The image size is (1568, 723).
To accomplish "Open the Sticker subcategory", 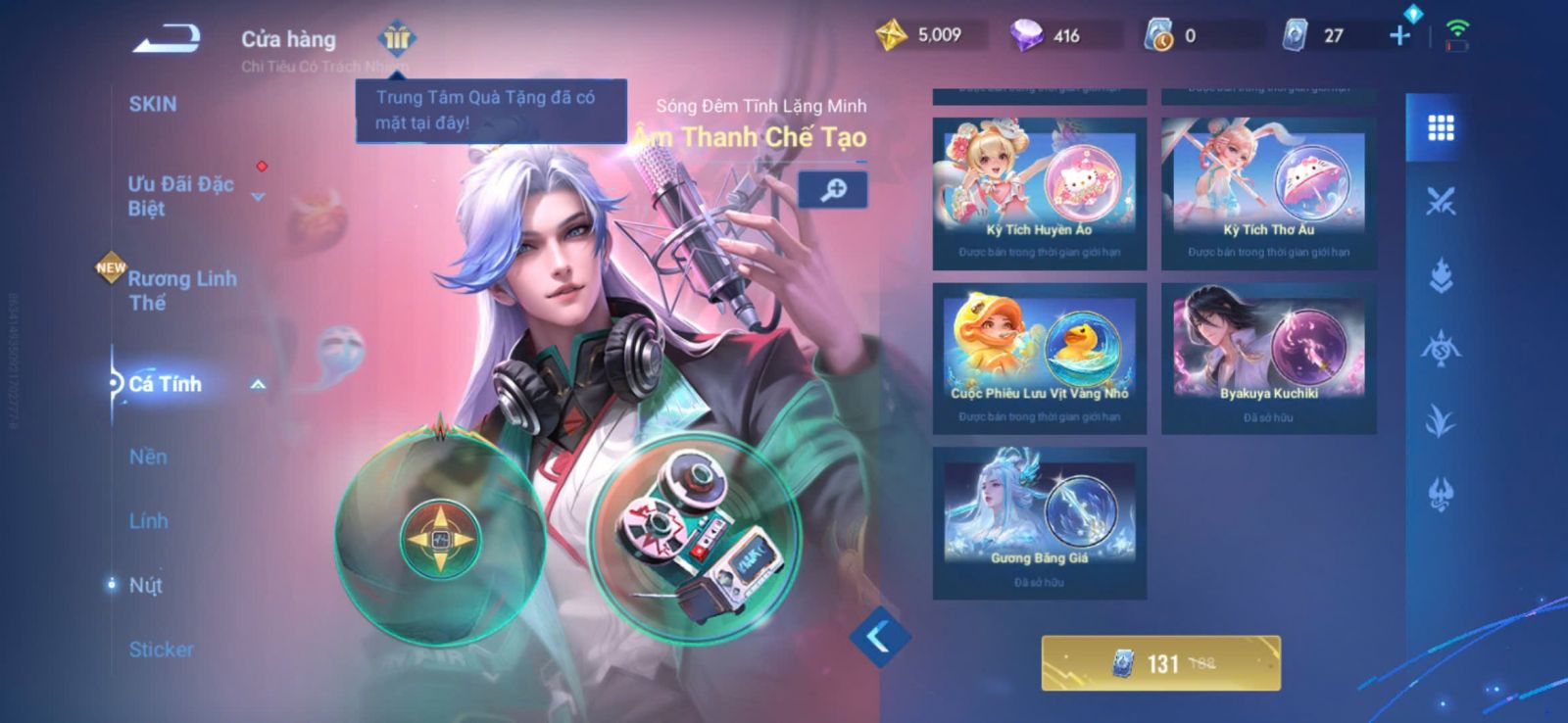I will pyautogui.click(x=161, y=649).
